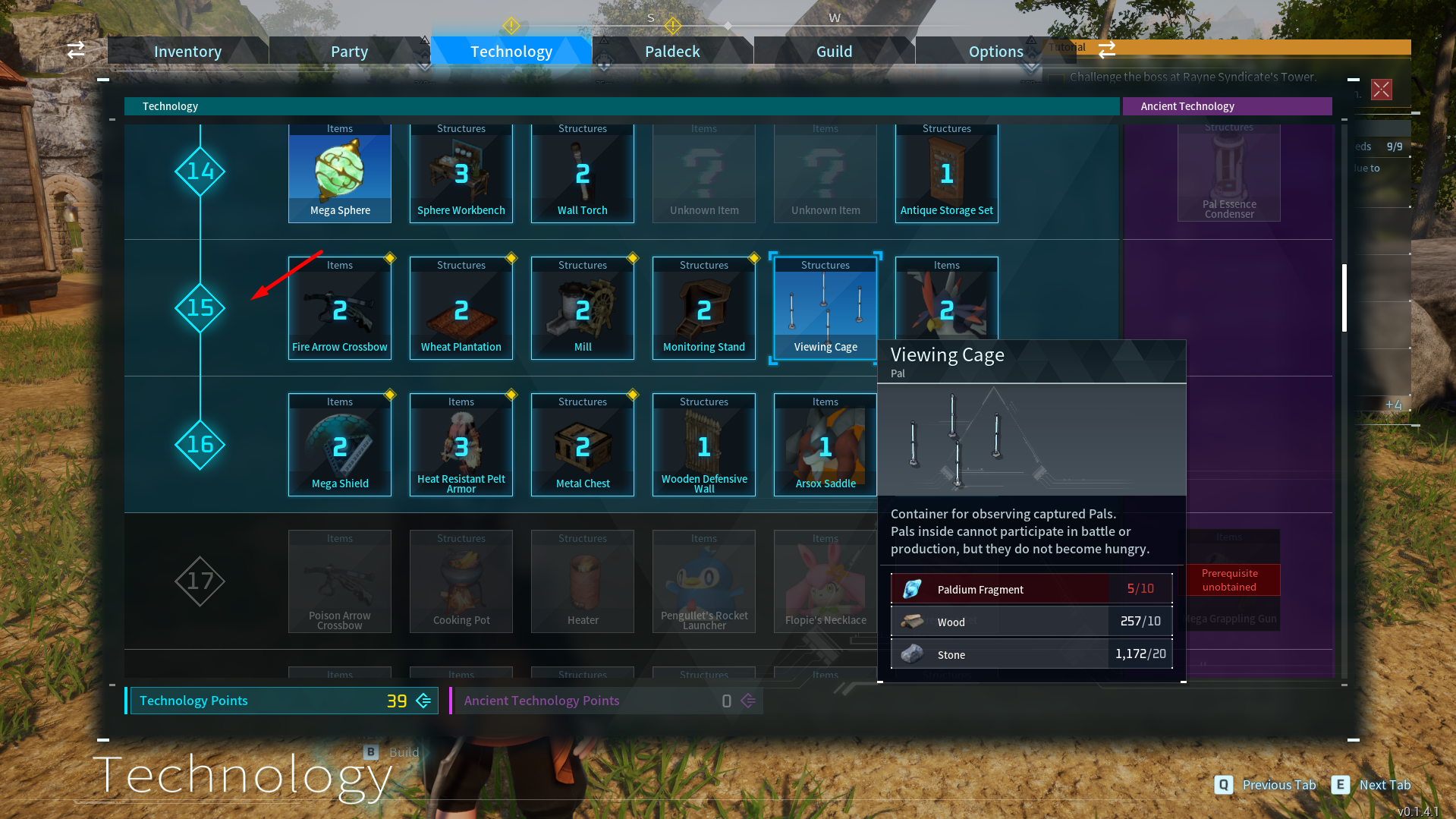Open the Options tab
1456x819 pixels.
point(995,52)
